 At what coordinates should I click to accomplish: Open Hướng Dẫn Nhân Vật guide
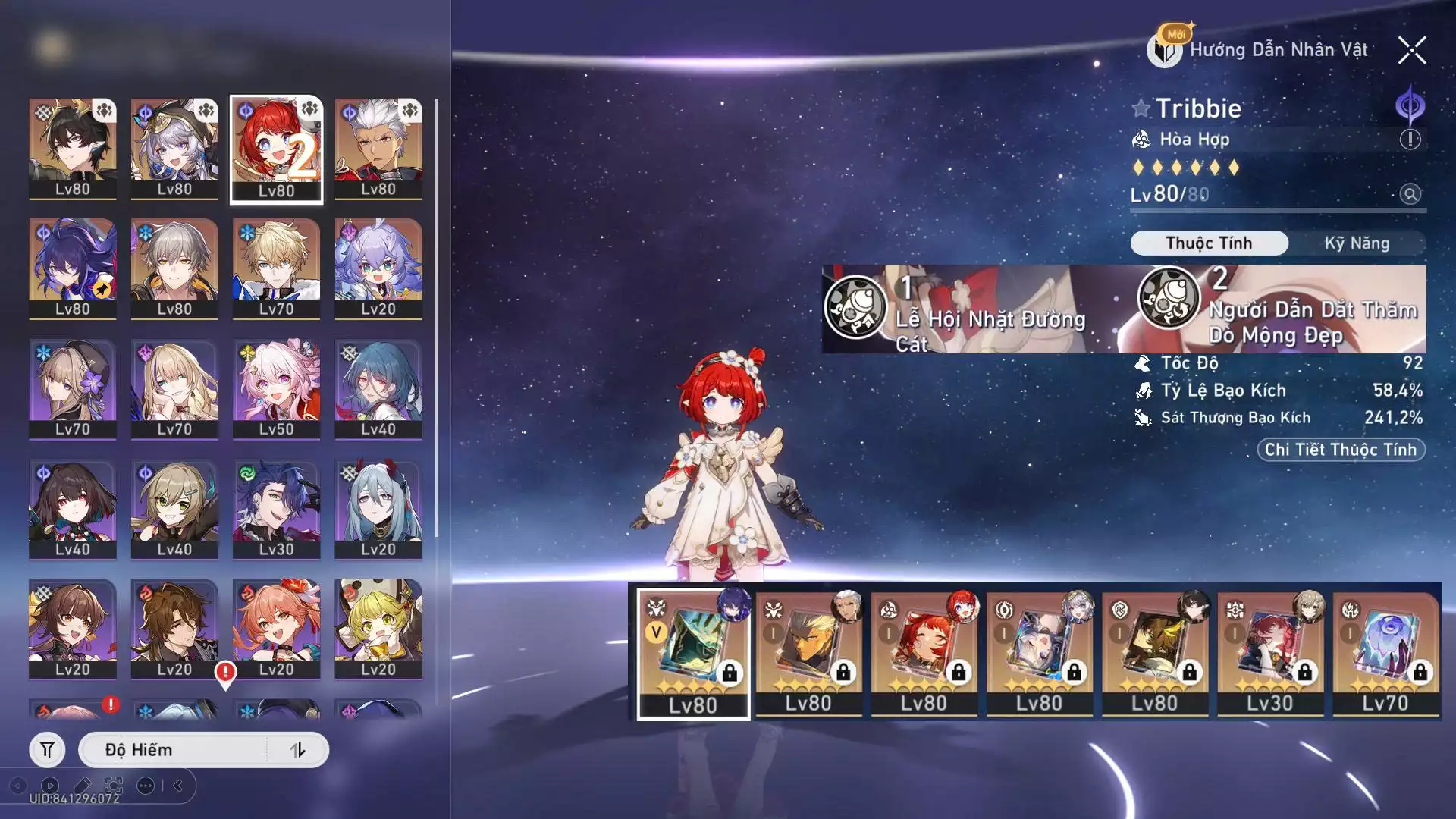(x=1260, y=50)
